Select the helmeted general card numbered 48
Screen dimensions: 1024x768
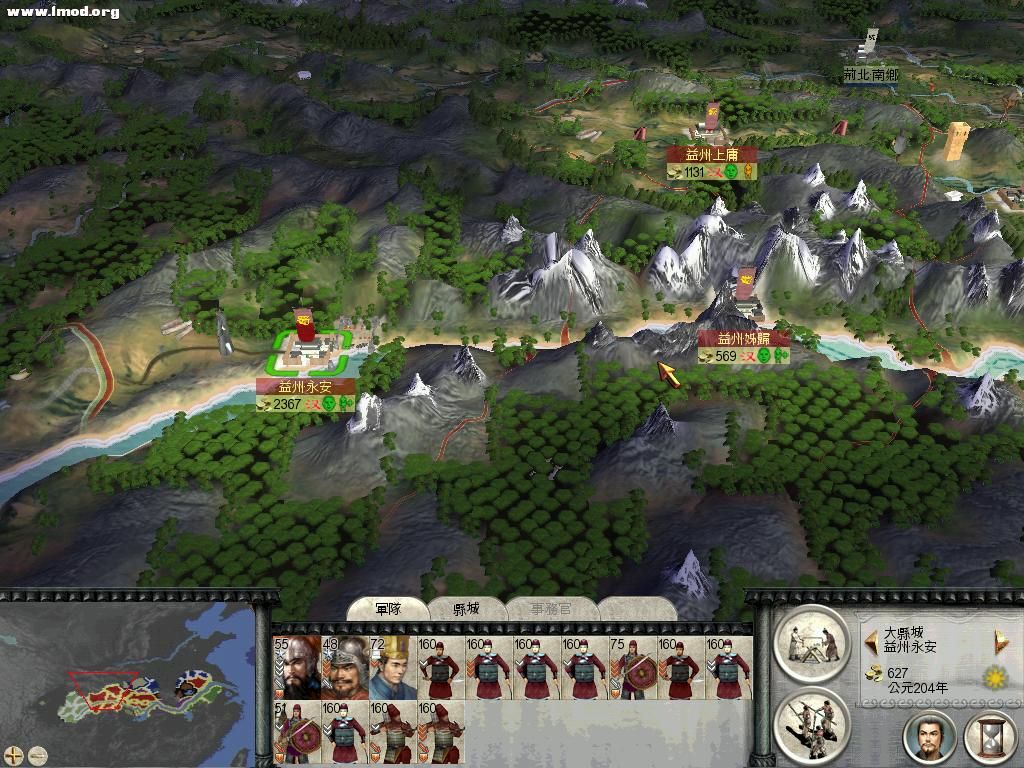click(x=344, y=667)
